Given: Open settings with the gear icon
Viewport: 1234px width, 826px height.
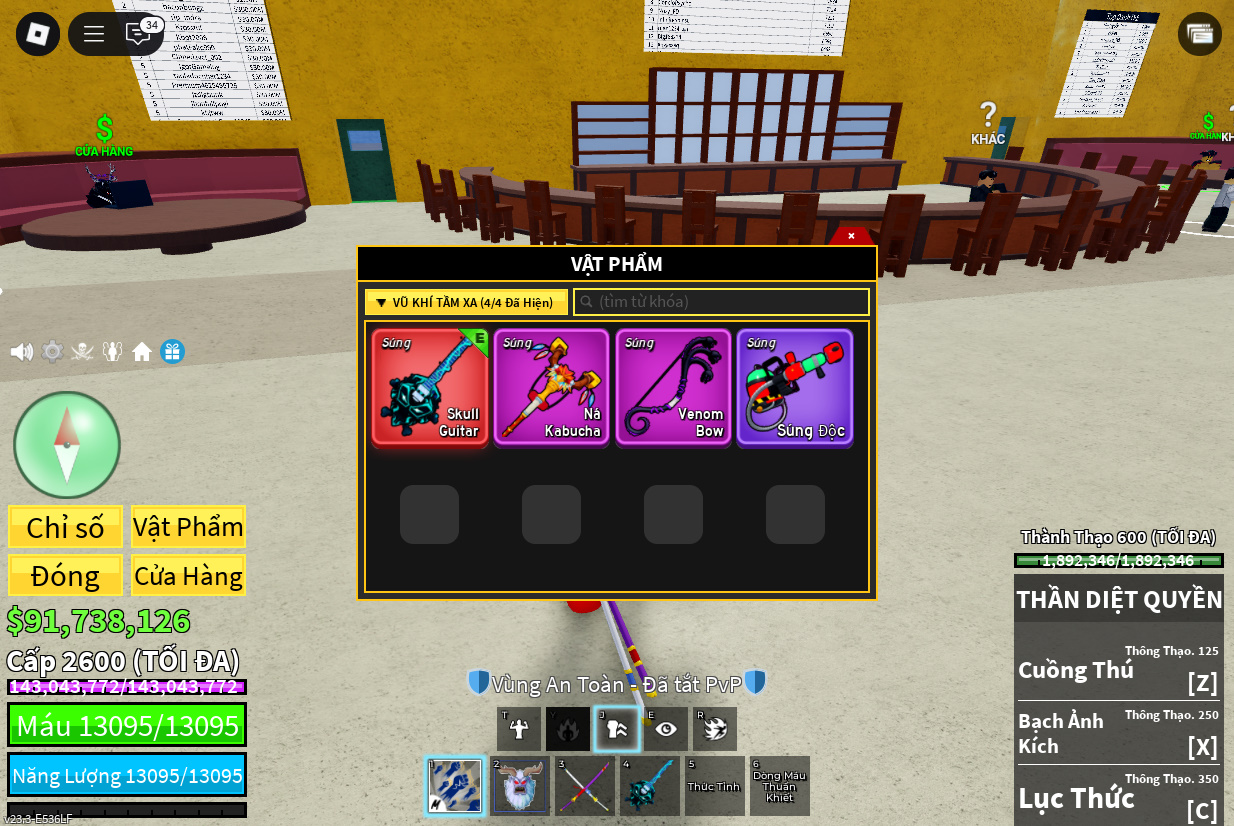Looking at the screenshot, I should pos(52,352).
